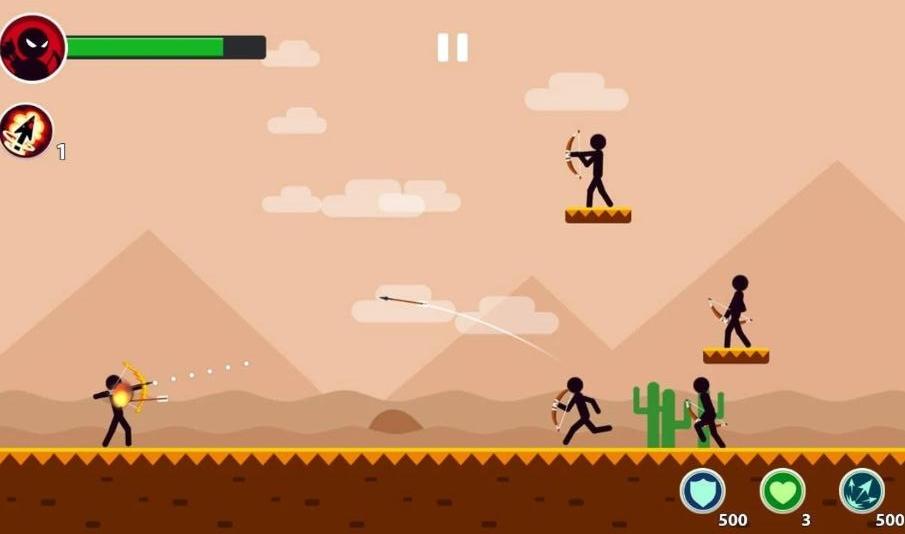Activate the multi-arrow power-up
The height and width of the screenshot is (534, 905).
pos(861,491)
